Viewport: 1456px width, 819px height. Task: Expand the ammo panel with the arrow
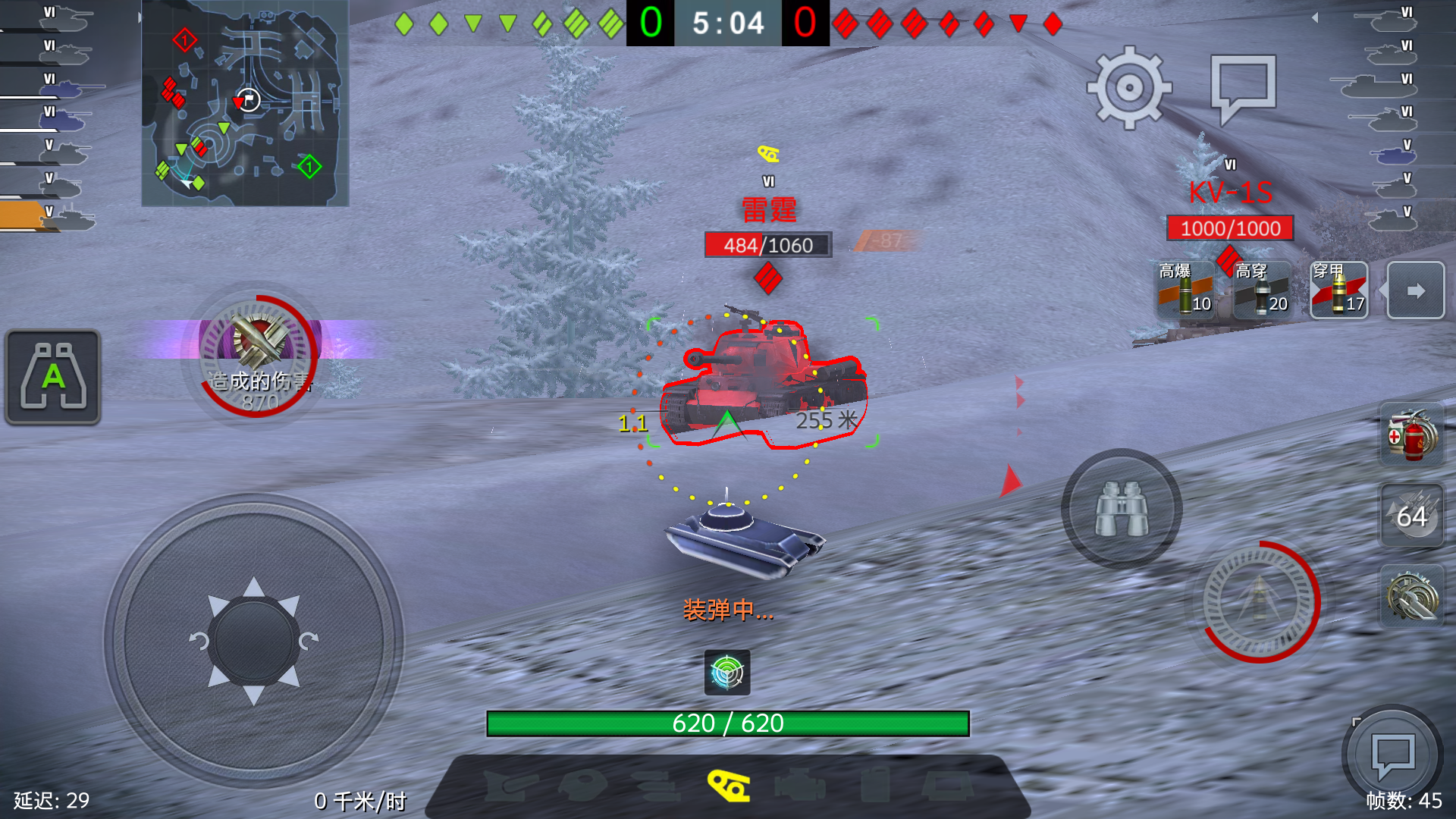click(1415, 290)
